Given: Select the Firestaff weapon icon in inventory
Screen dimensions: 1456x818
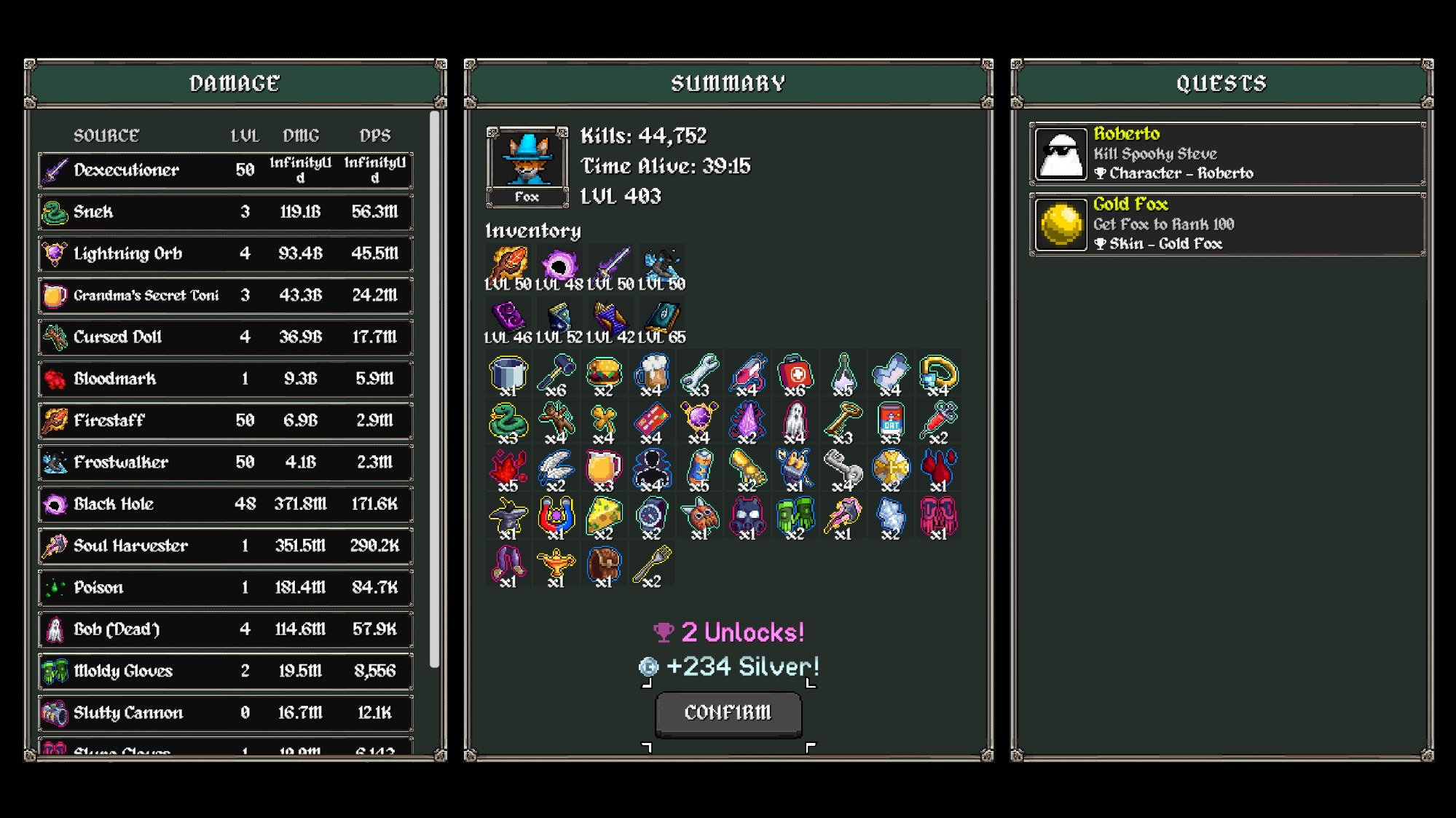Looking at the screenshot, I should pos(508,264).
